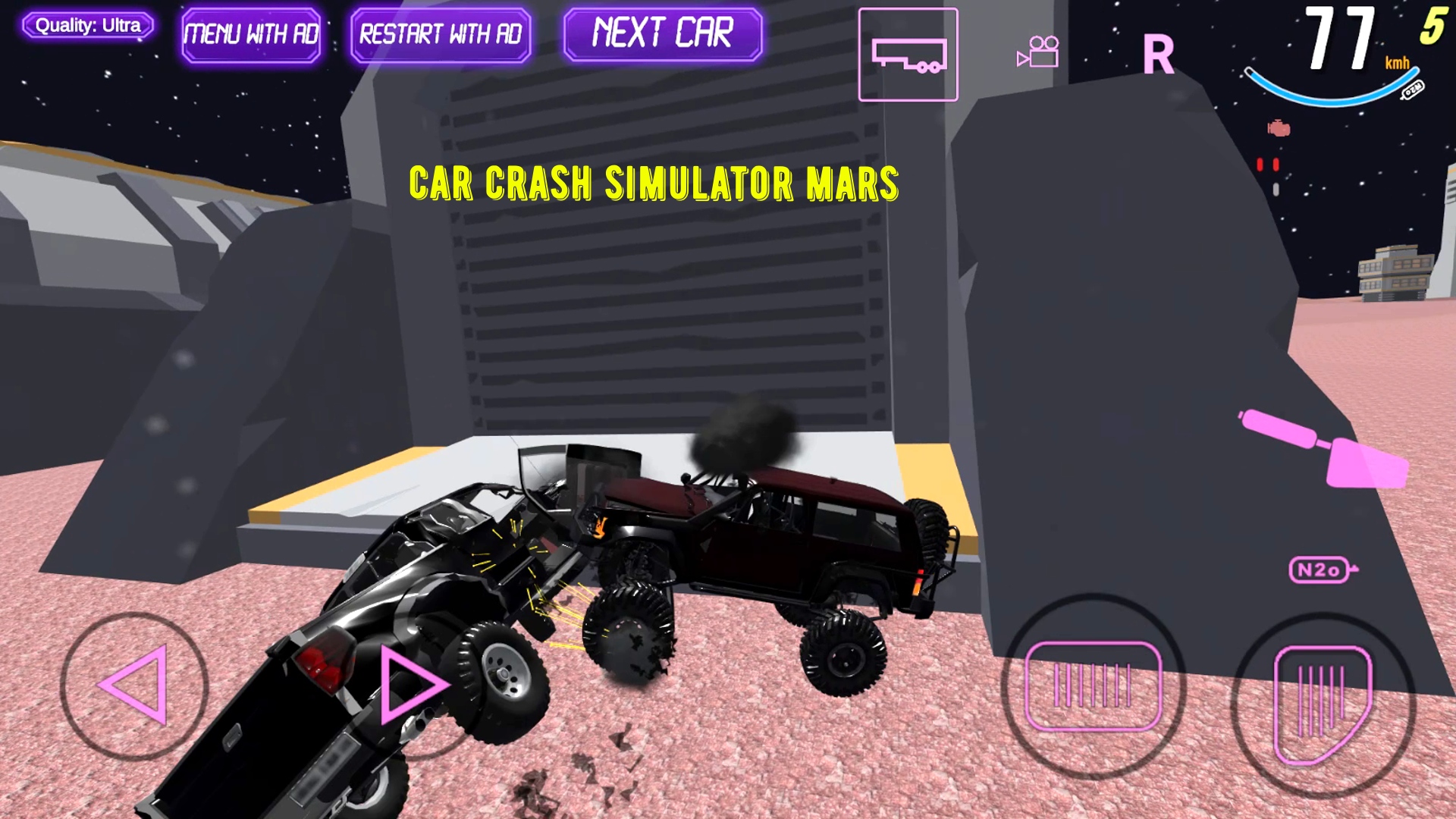Switch vehicles with NEXT CAR
Screen dimensions: 1456x819
662,32
